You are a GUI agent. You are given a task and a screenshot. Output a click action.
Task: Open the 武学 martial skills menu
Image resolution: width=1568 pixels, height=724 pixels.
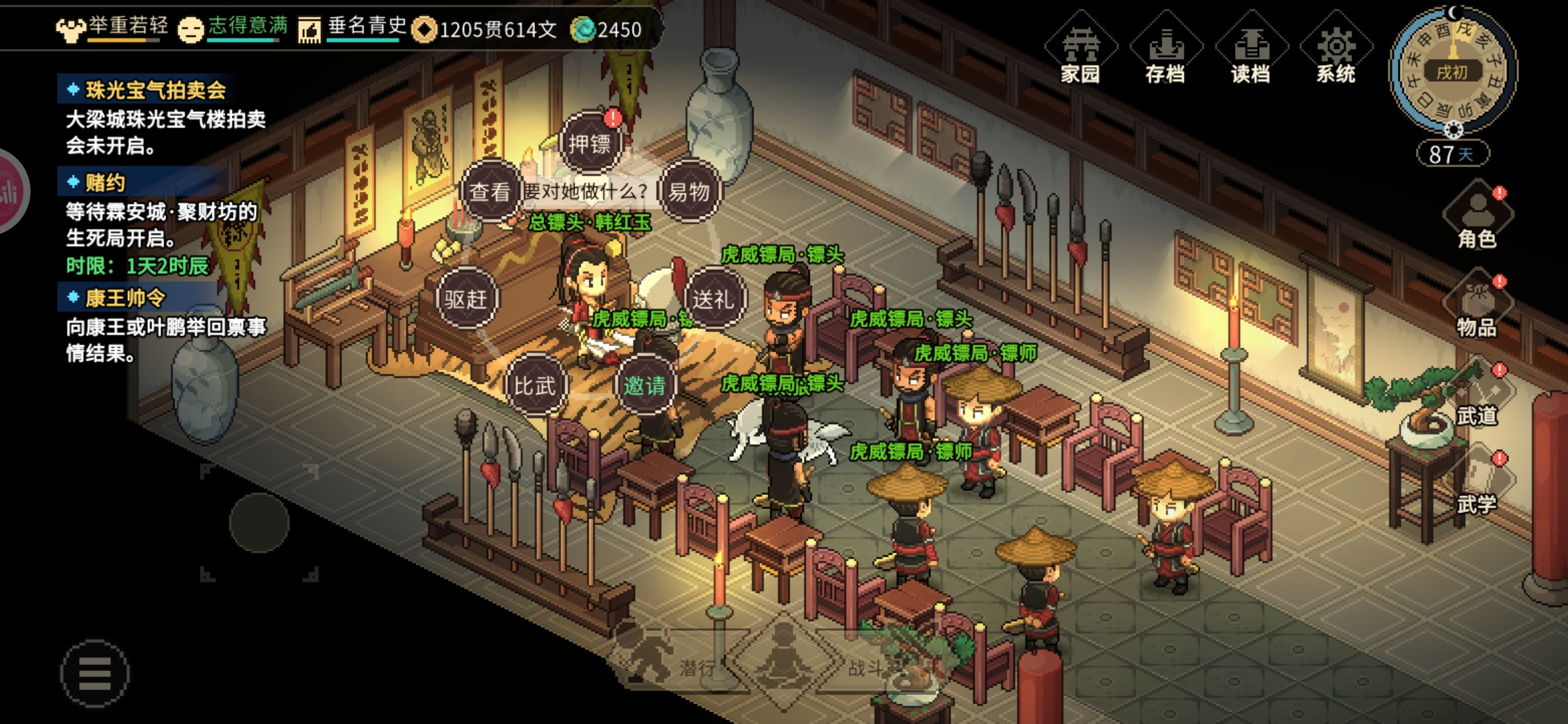[1477, 484]
